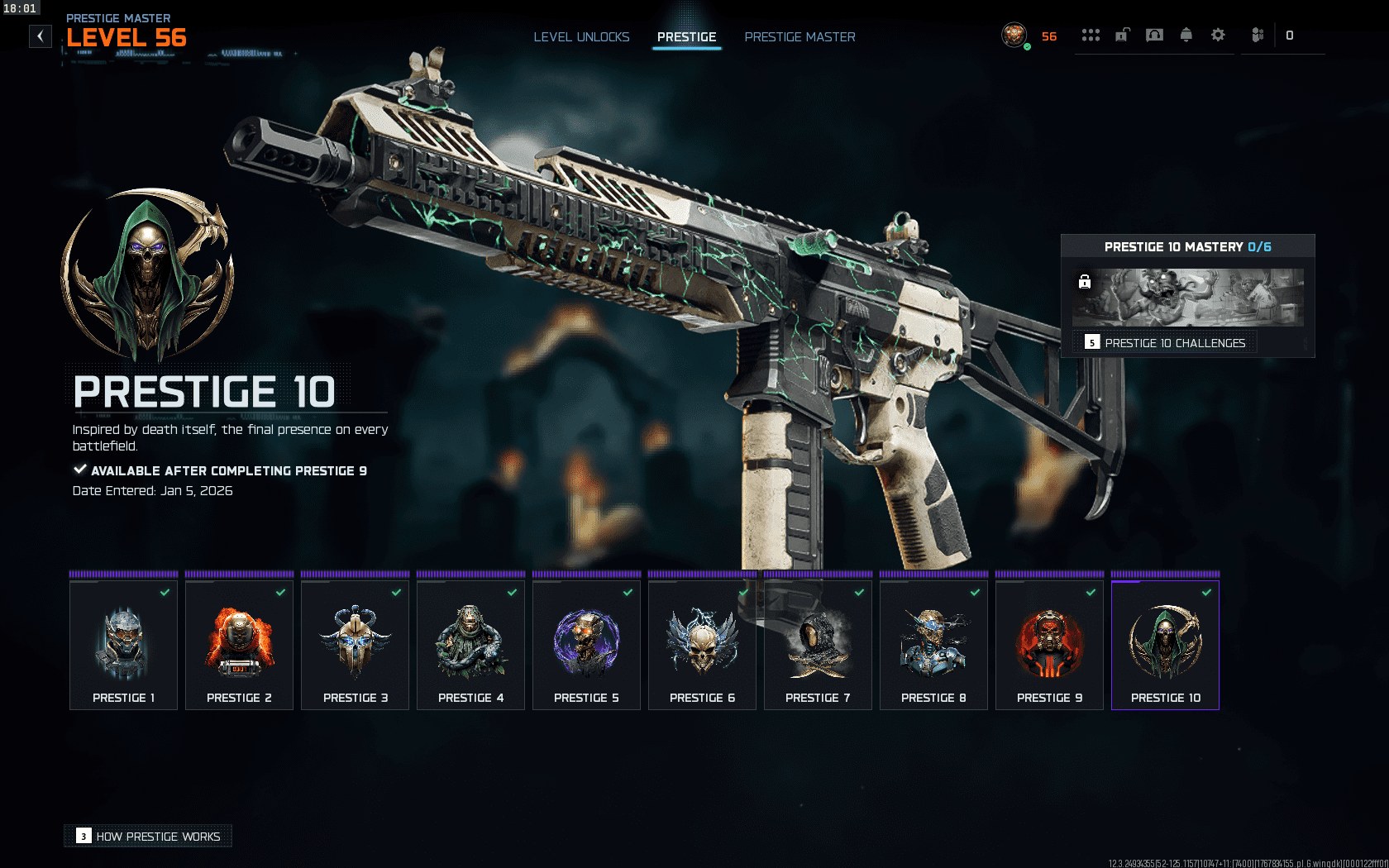Select the Prestige 6 skull emblem
Image resolution: width=1389 pixels, height=868 pixels.
pos(703,645)
